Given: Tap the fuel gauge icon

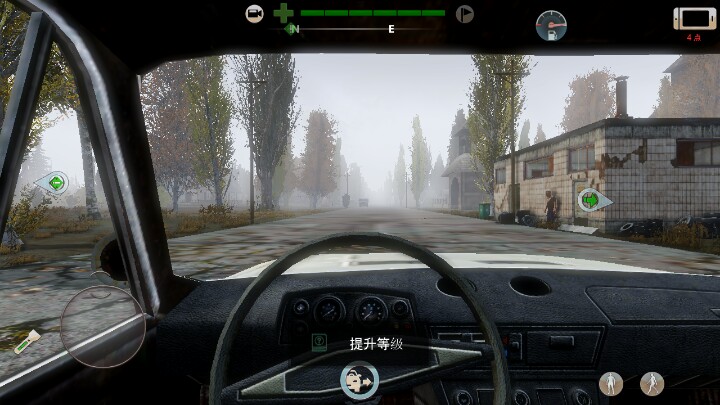Looking at the screenshot, I should pos(550,24).
